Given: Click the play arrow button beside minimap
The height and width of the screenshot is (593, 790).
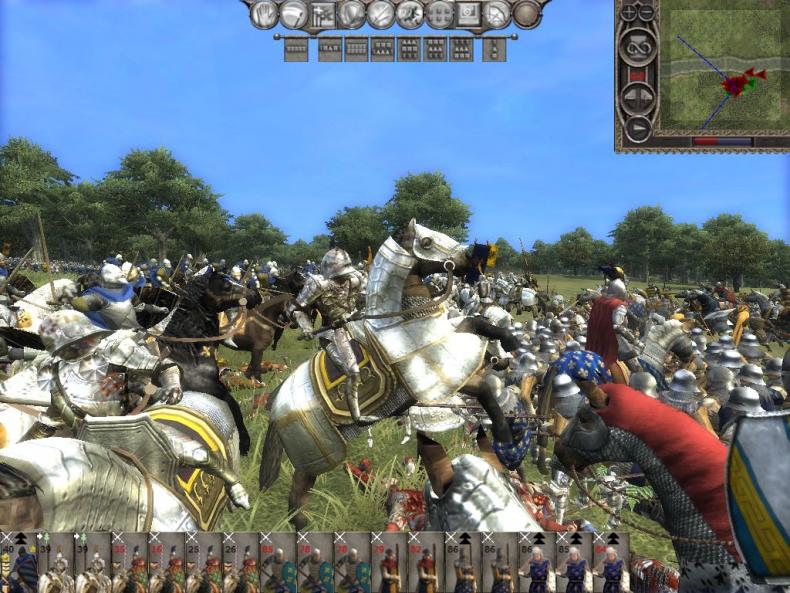Looking at the screenshot, I should (x=637, y=129).
